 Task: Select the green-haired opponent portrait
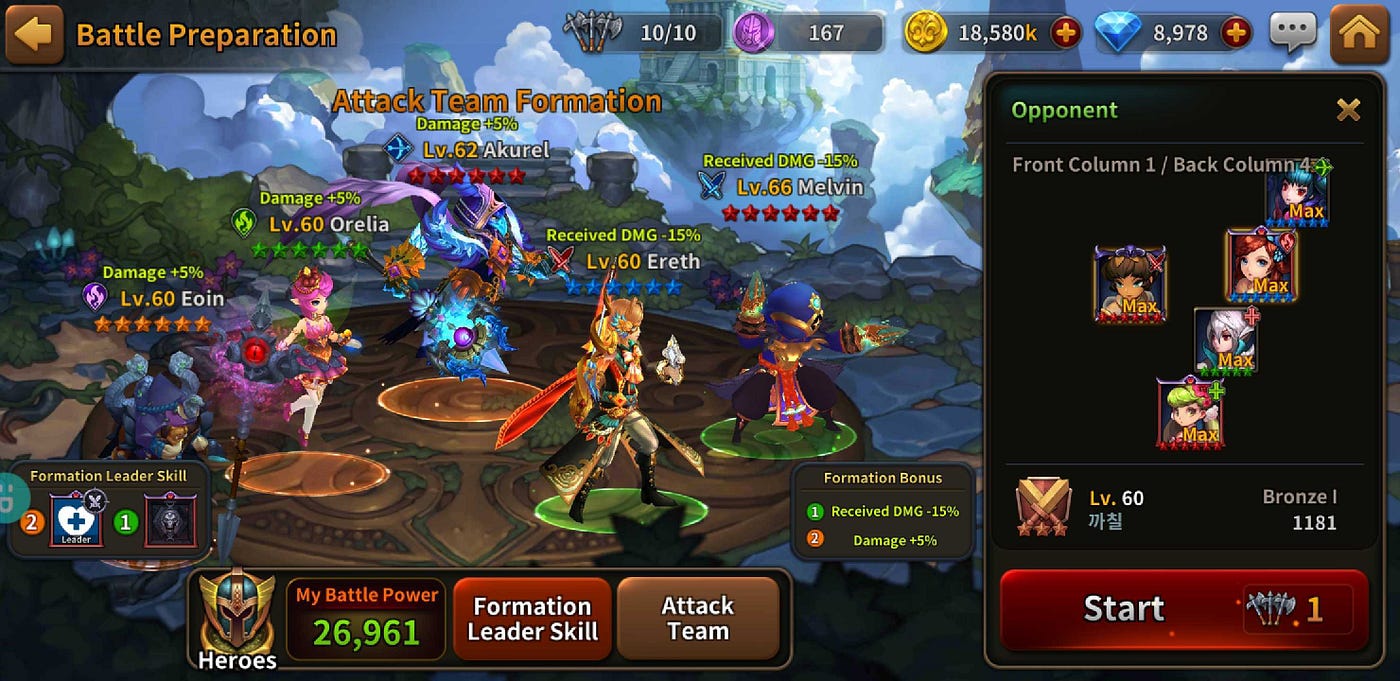coord(1190,412)
